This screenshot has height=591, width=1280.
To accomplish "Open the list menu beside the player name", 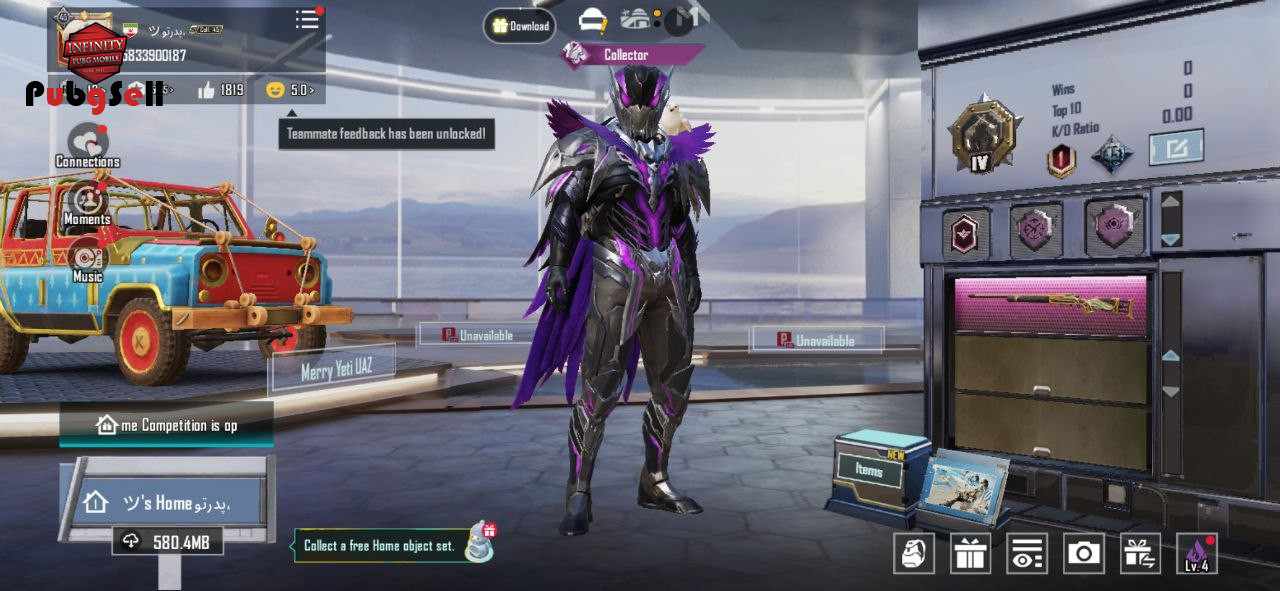I will click(x=307, y=20).
